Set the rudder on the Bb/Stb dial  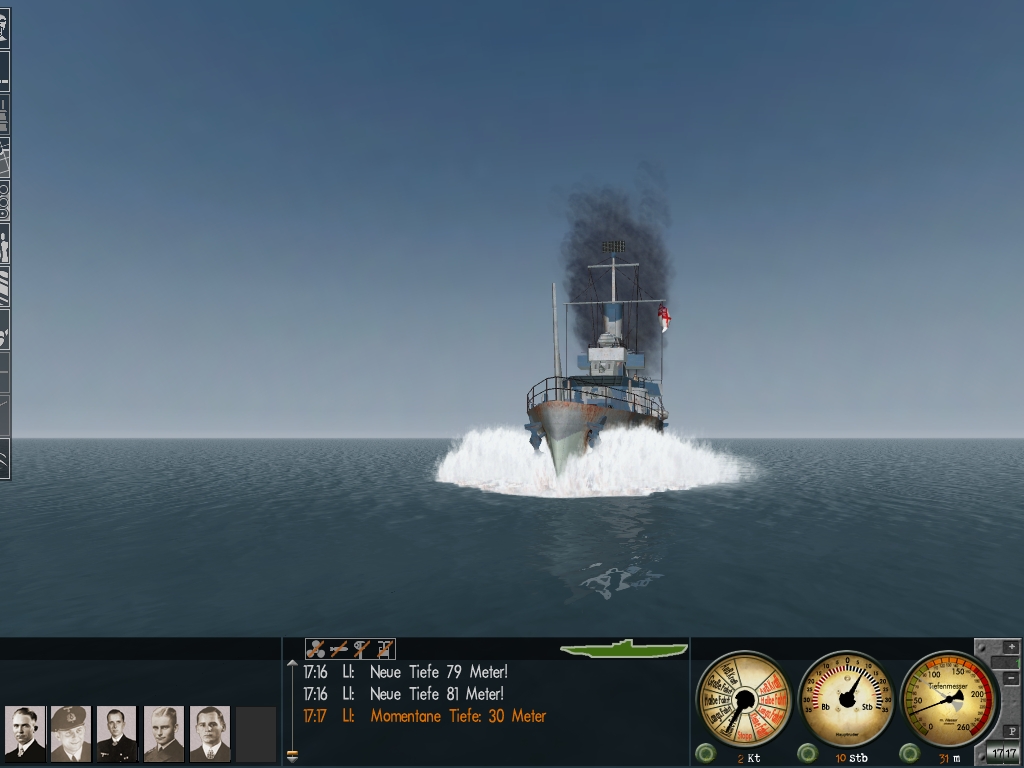848,698
